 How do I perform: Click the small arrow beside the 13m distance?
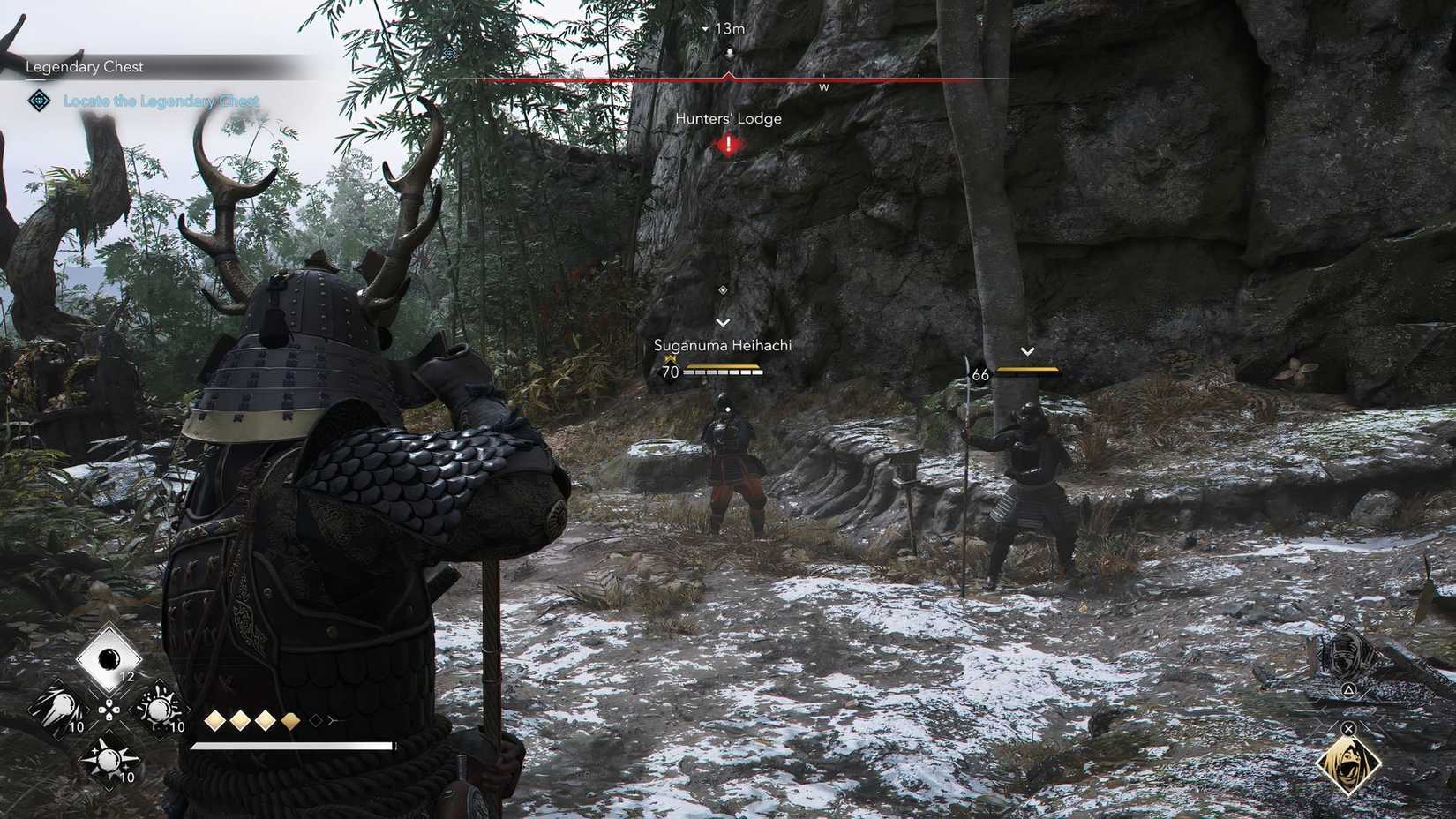pos(705,28)
